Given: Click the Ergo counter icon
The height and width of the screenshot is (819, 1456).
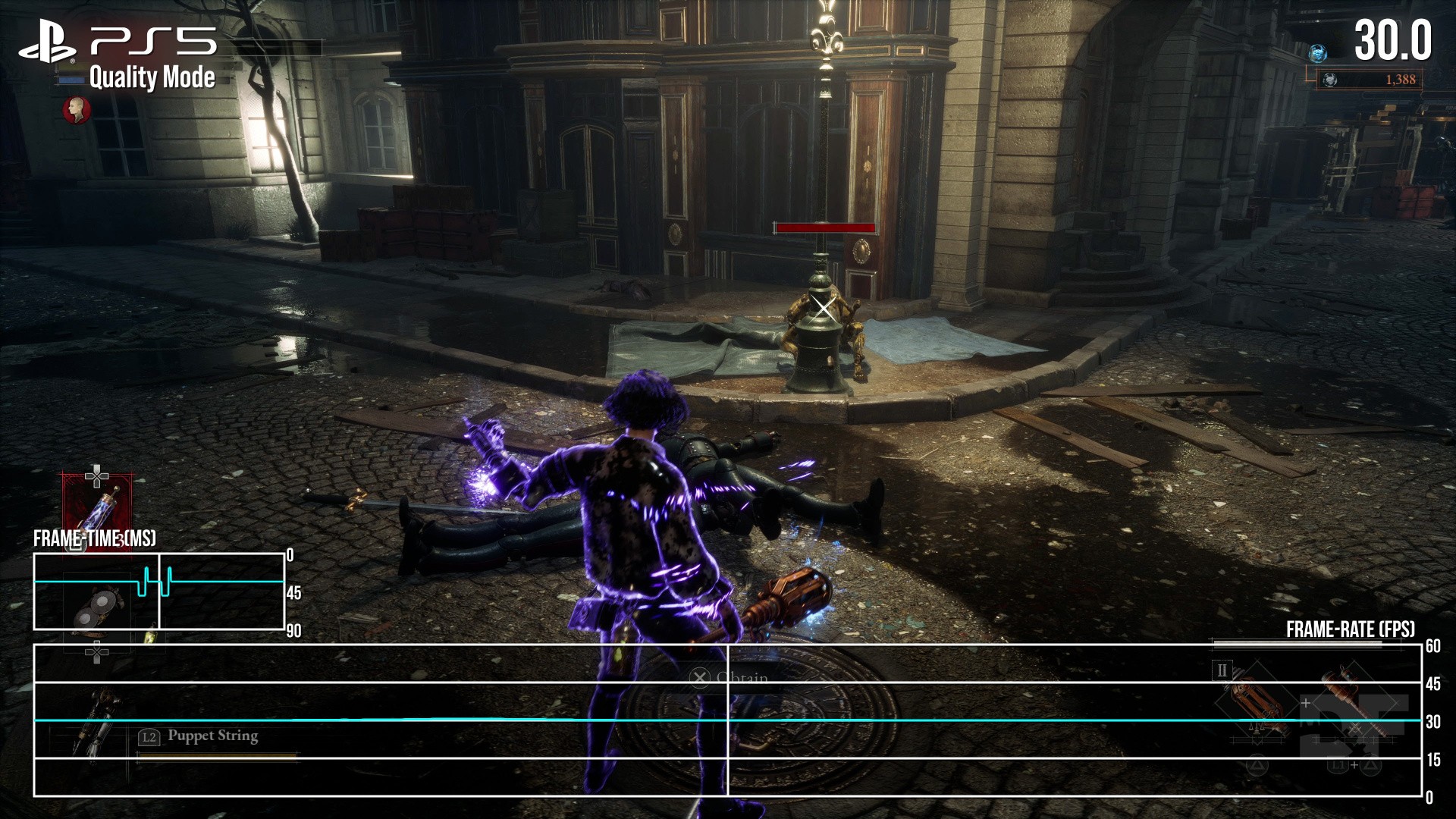Looking at the screenshot, I should [1329, 80].
